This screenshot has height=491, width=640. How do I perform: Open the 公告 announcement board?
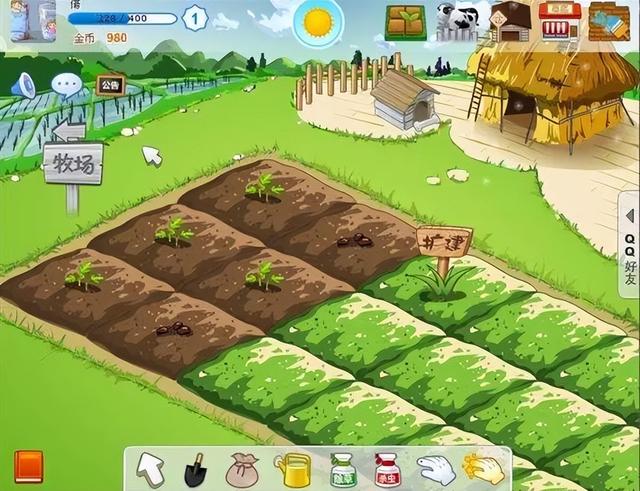(111, 84)
